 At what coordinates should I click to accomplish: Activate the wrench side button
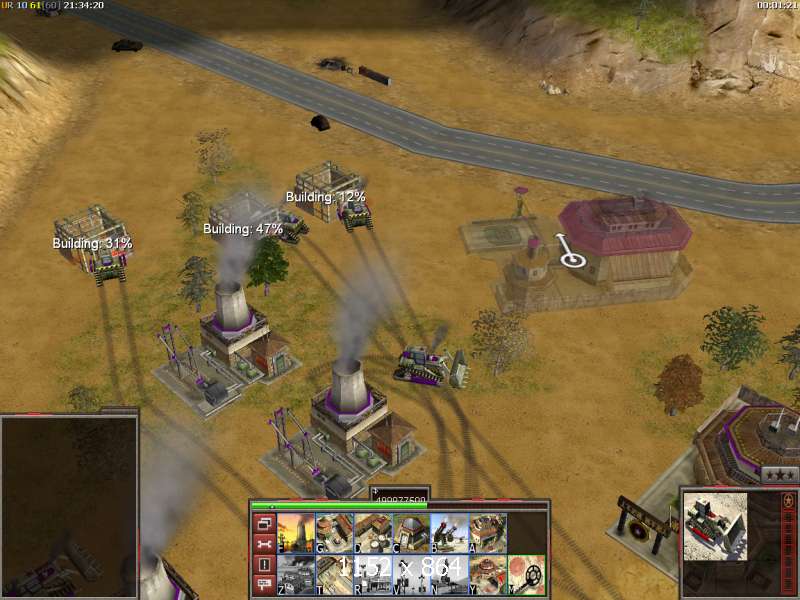click(264, 544)
